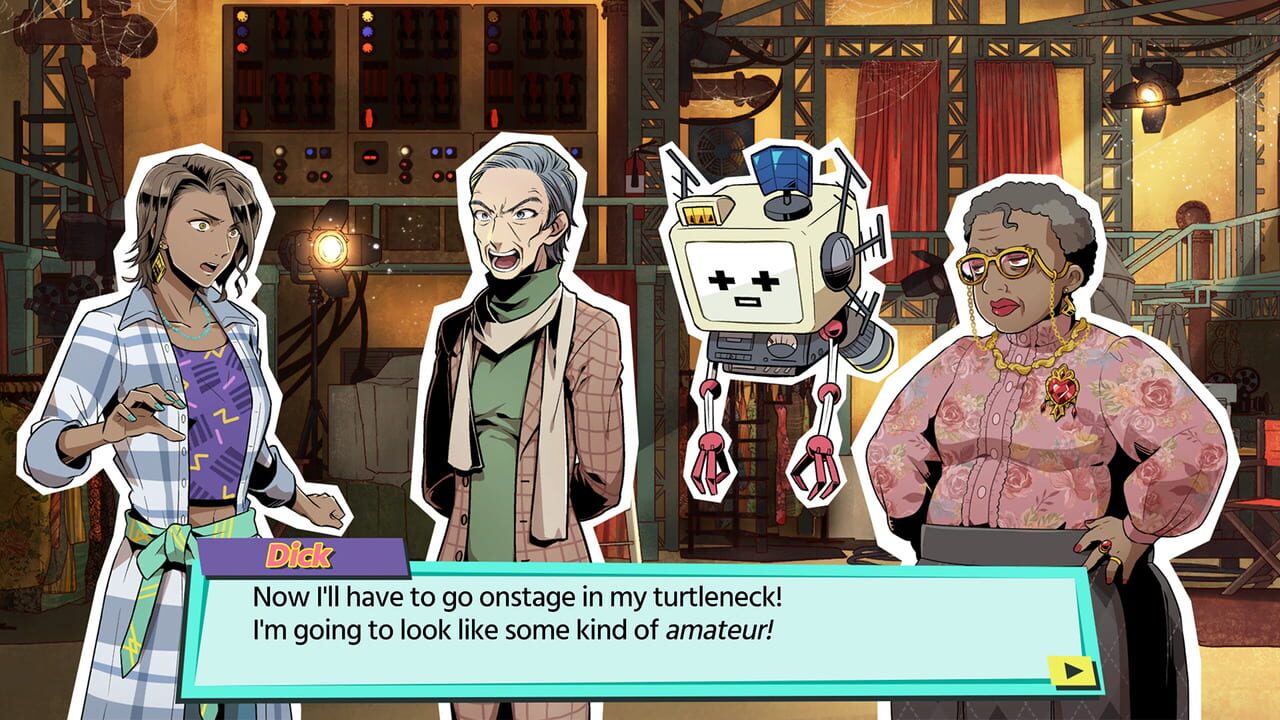Select the character in the plaid shirt

[x=180, y=400]
